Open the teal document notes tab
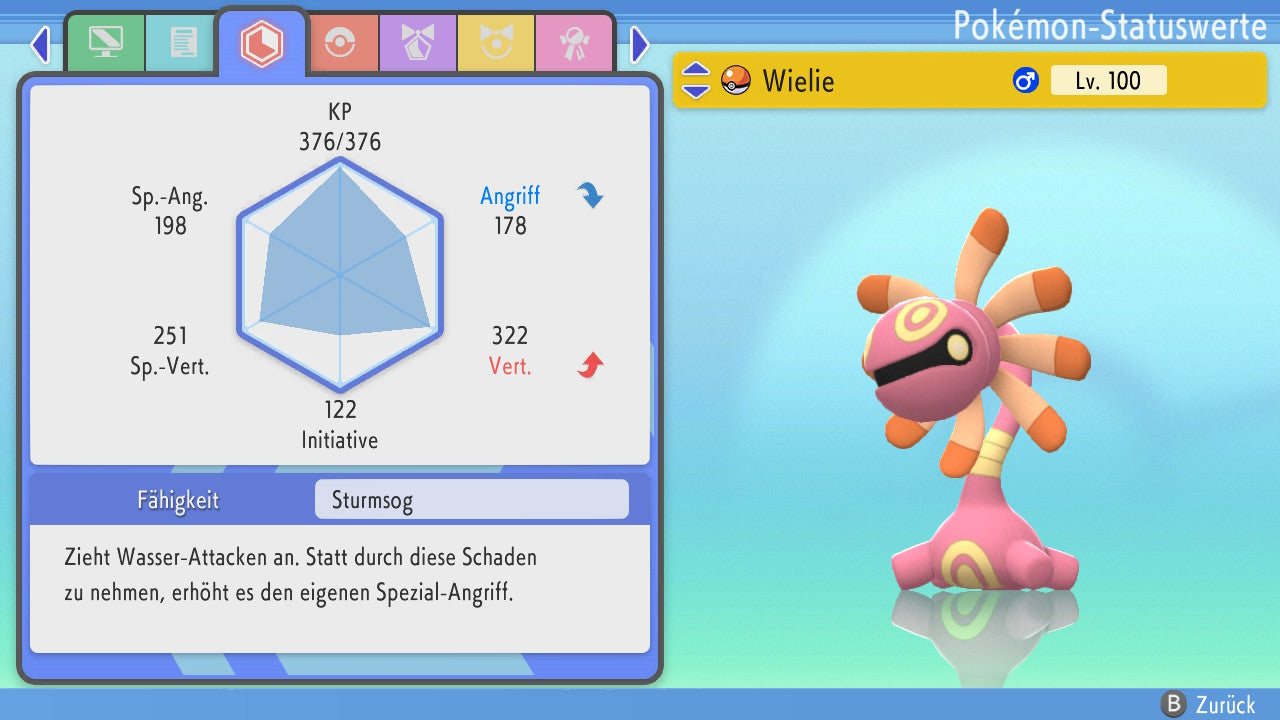The image size is (1280, 720). 183,43
